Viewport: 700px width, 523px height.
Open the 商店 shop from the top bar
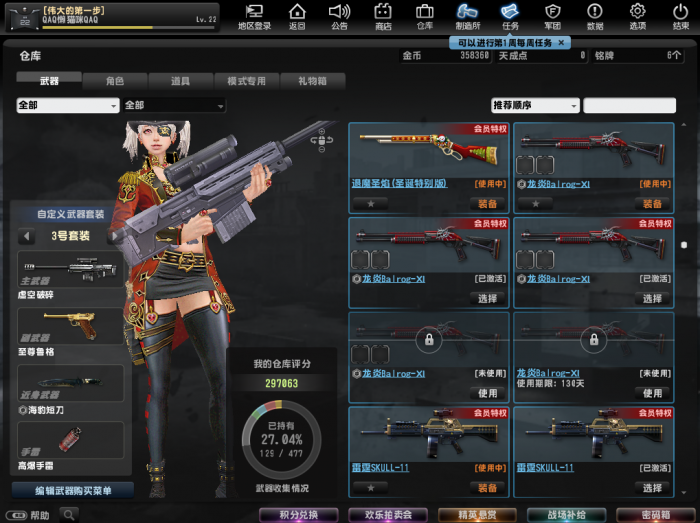click(382, 16)
